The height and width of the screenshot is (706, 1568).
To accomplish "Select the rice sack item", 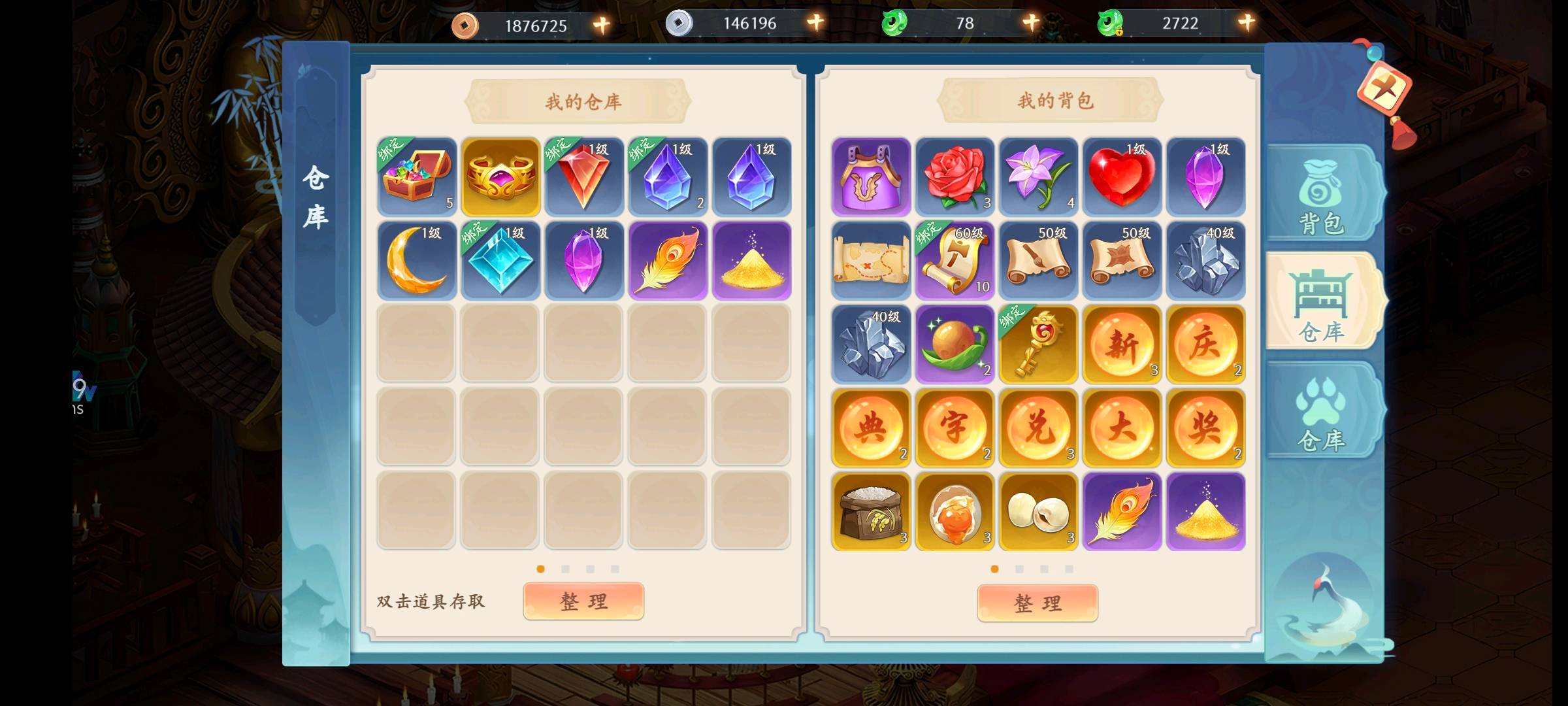I will [x=870, y=511].
